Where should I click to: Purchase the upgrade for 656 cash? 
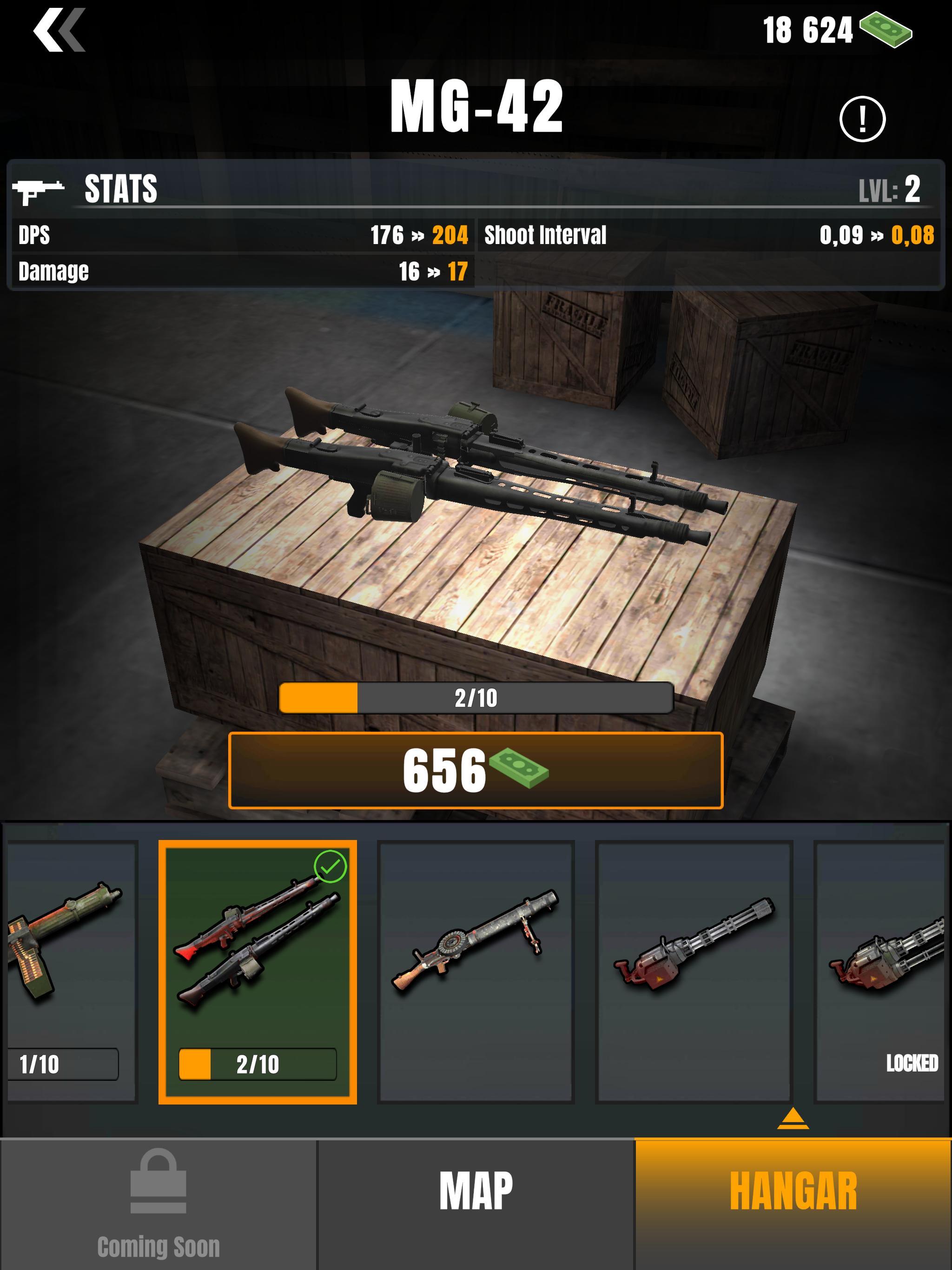click(x=476, y=770)
